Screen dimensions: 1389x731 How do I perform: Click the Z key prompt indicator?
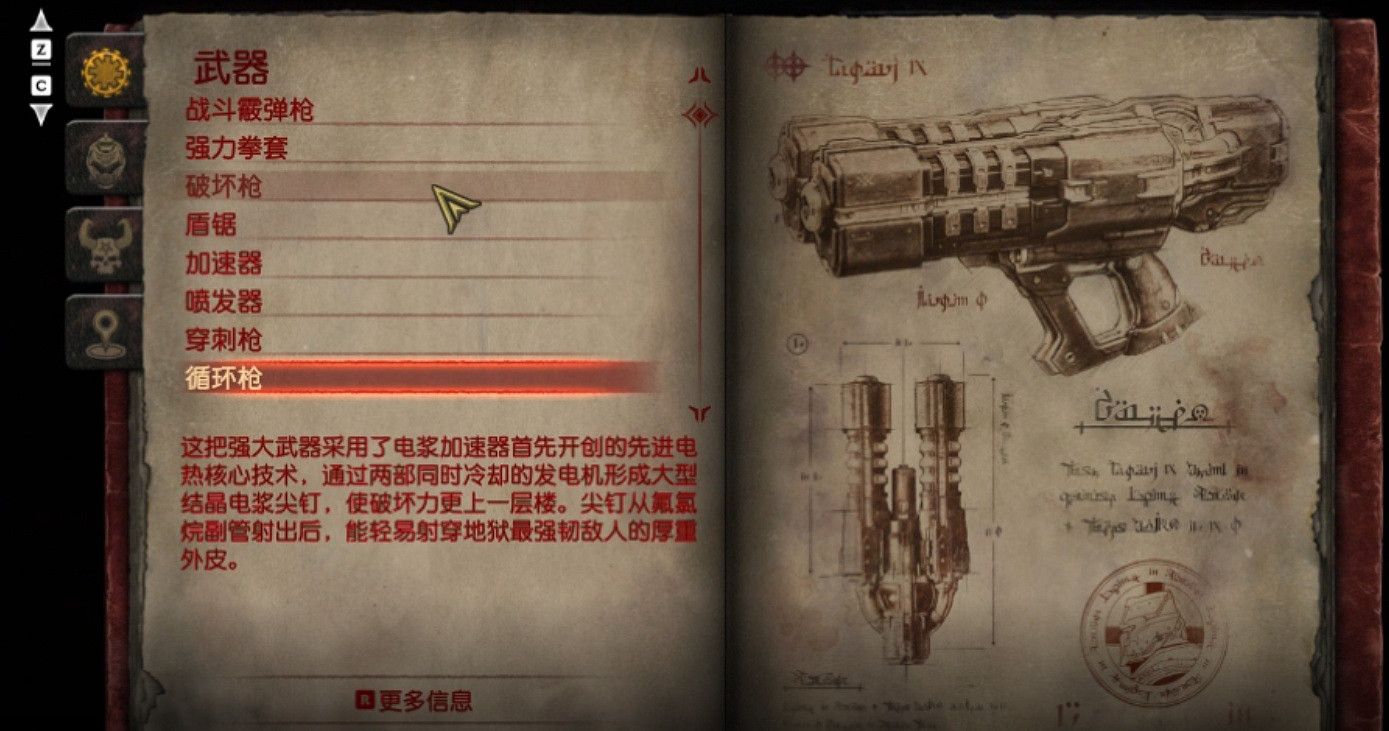tap(39, 48)
